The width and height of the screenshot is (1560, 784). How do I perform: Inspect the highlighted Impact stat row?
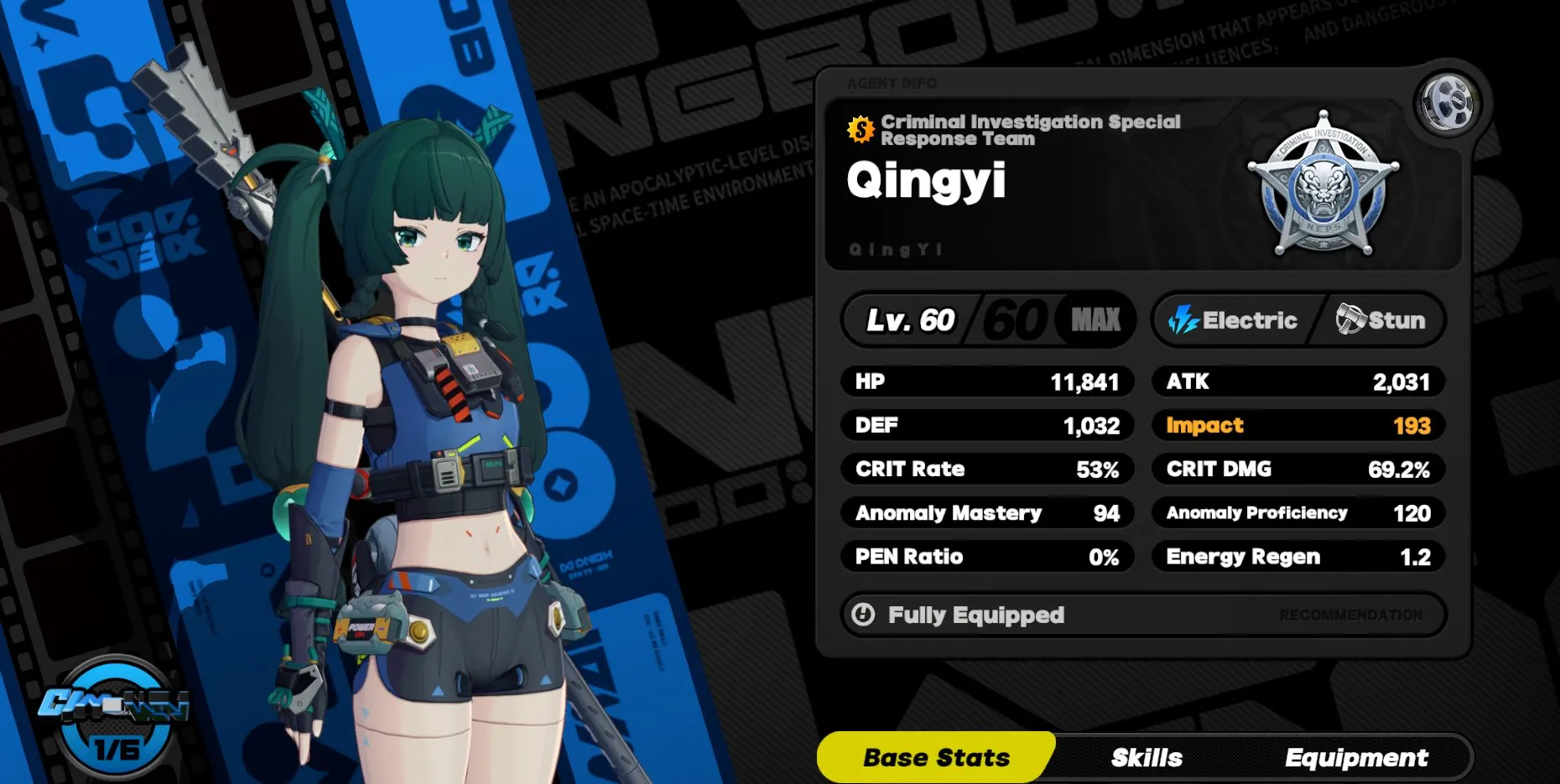coord(1297,425)
